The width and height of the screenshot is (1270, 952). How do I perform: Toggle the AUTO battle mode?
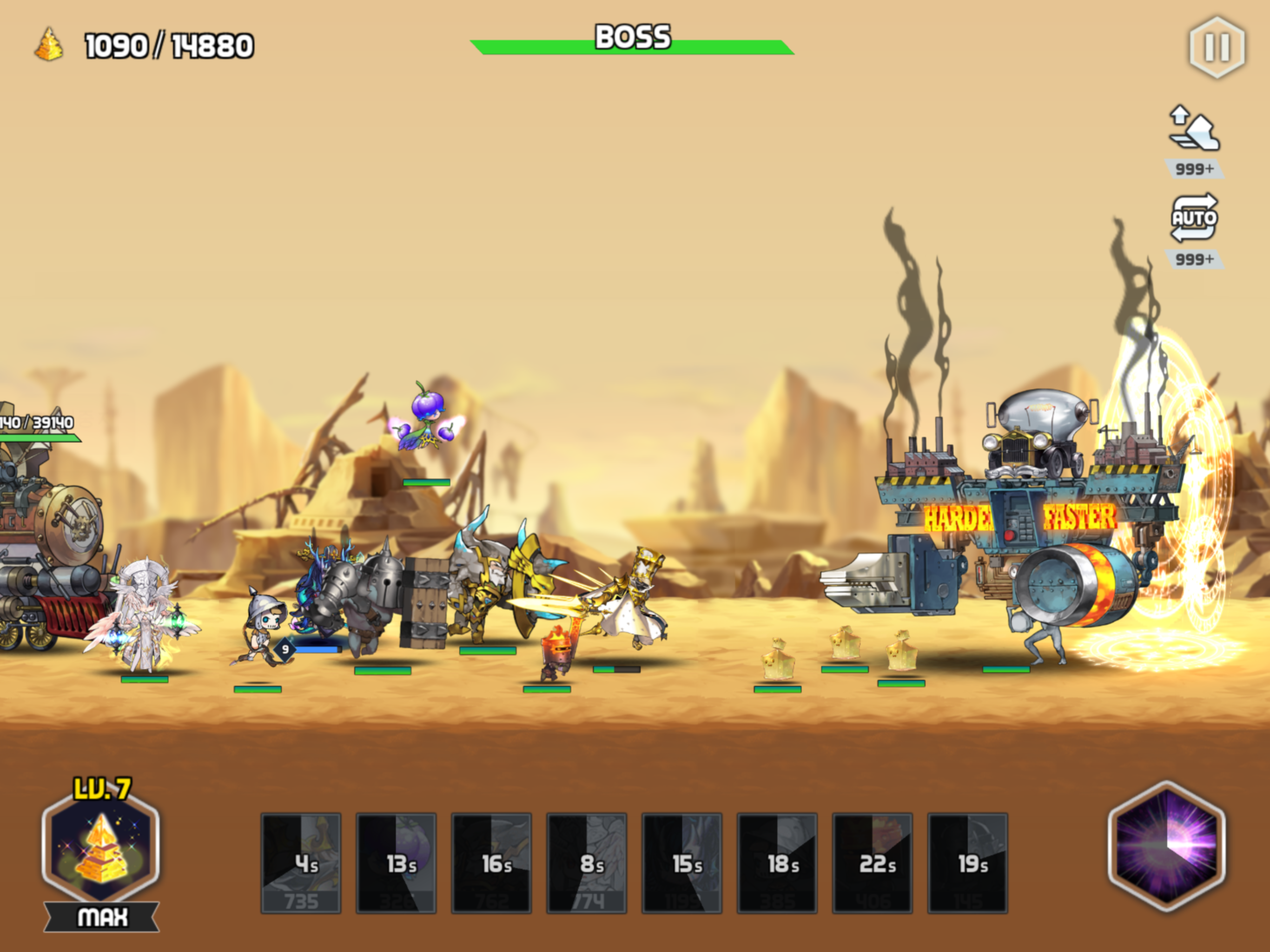[1194, 218]
